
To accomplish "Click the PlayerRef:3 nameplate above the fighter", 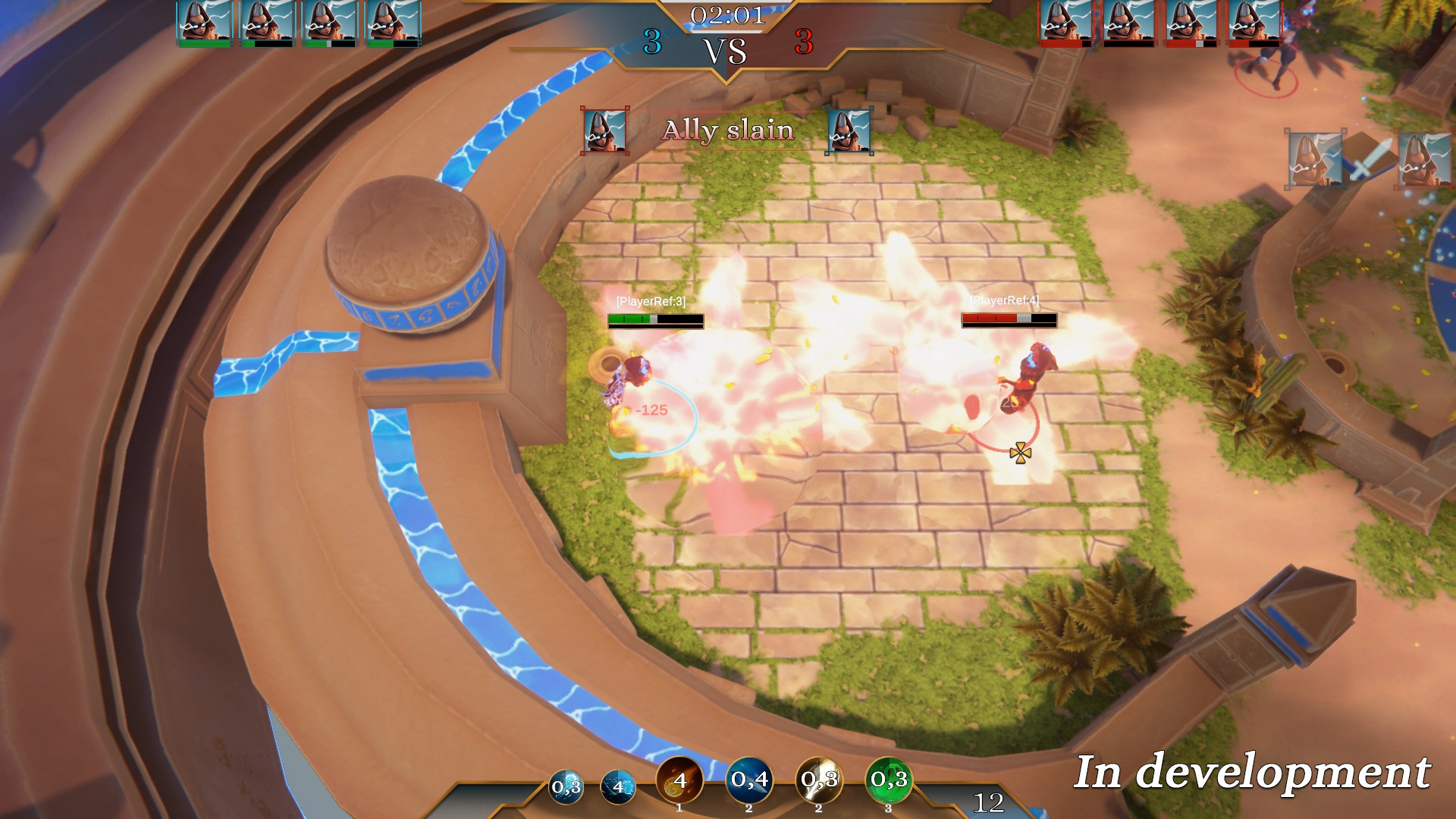I will click(x=649, y=300).
